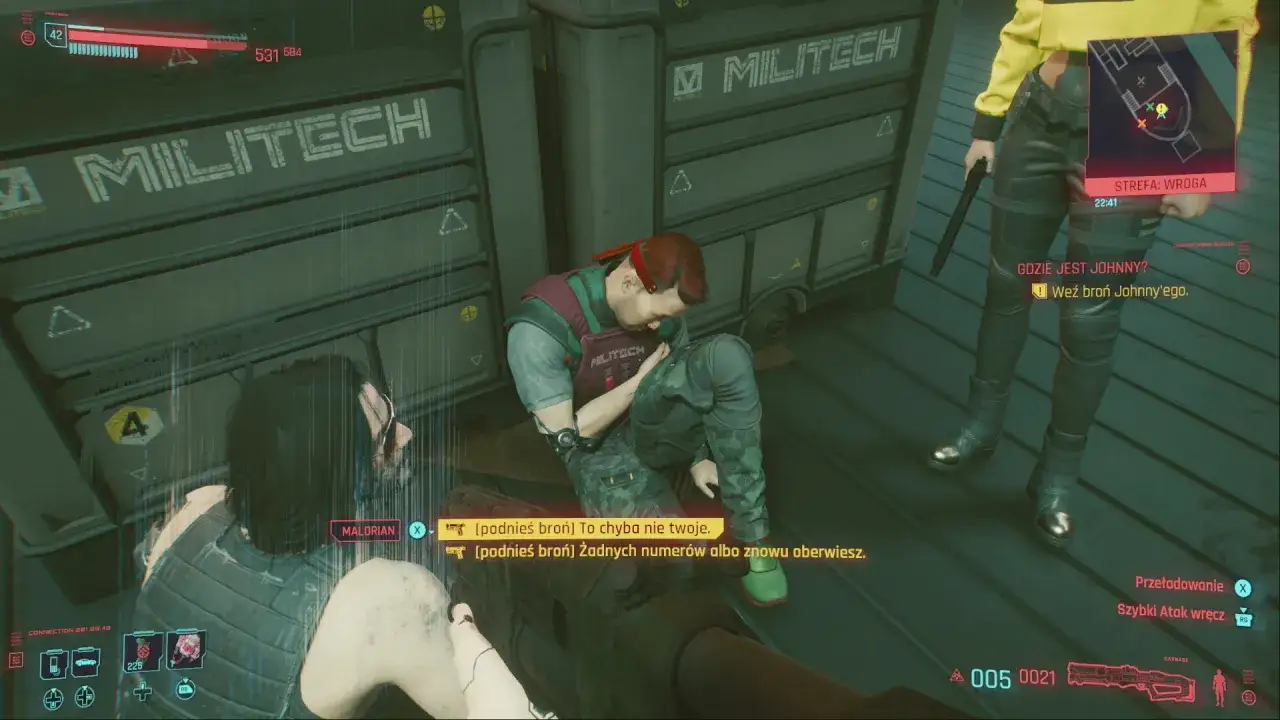Use the health booster consumable icon showing 225
Image resolution: width=1280 pixels, height=720 pixels.
tap(142, 653)
